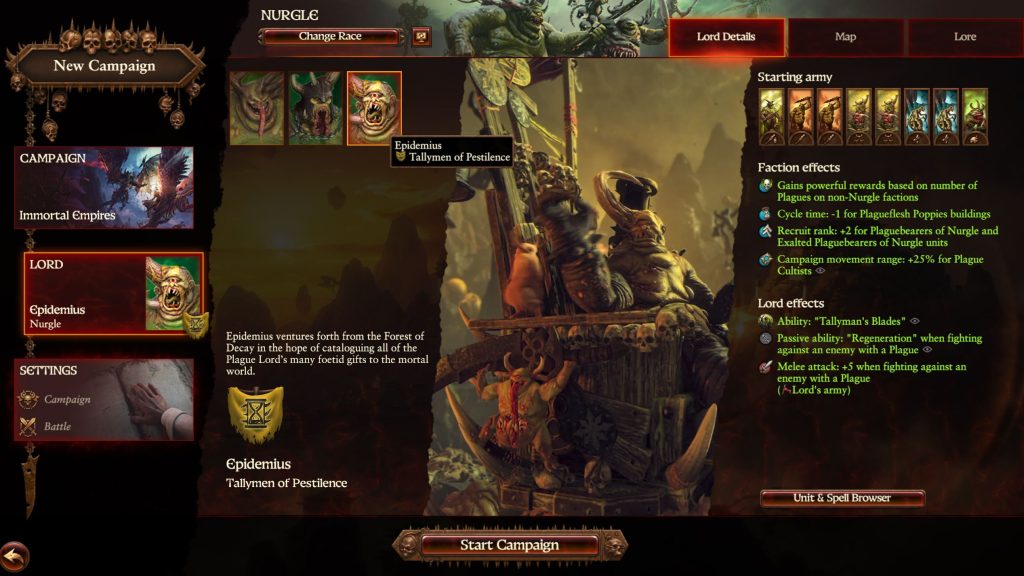
Task: Open Battle settings
Action: (57, 426)
